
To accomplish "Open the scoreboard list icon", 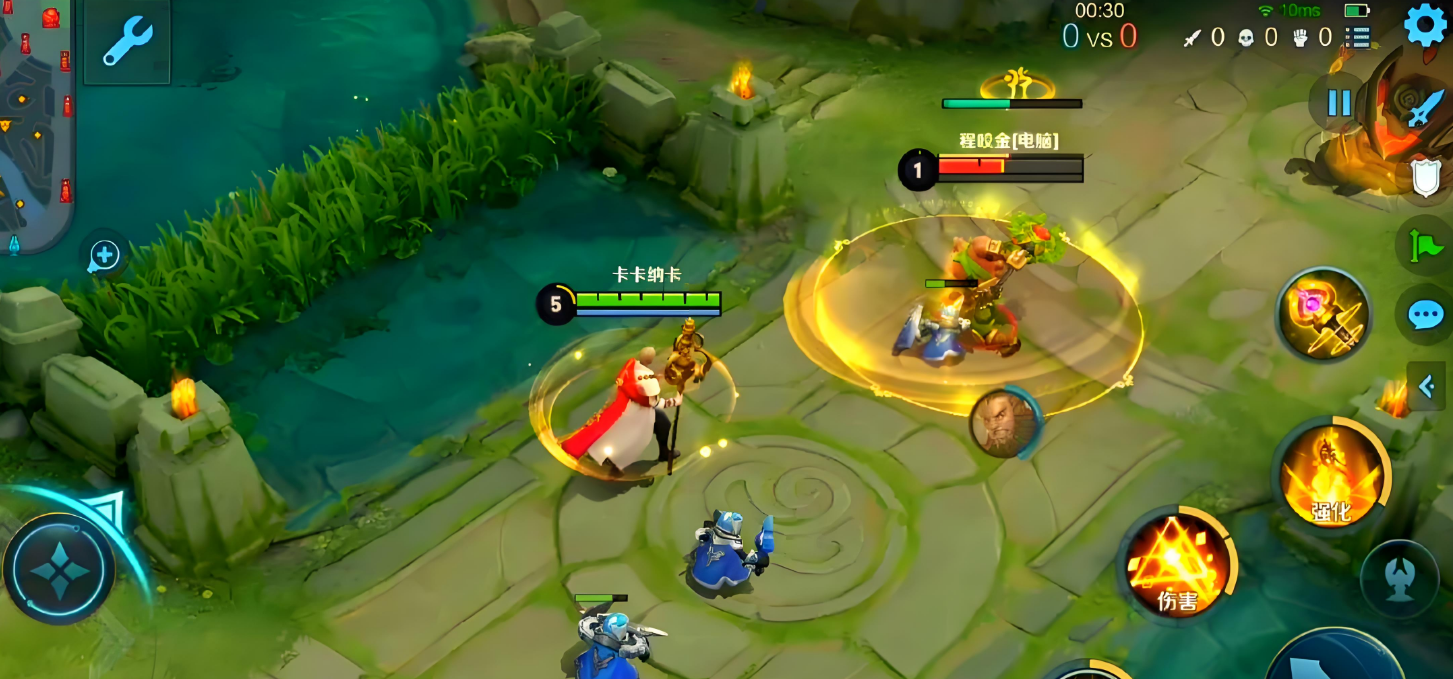I will [1357, 38].
